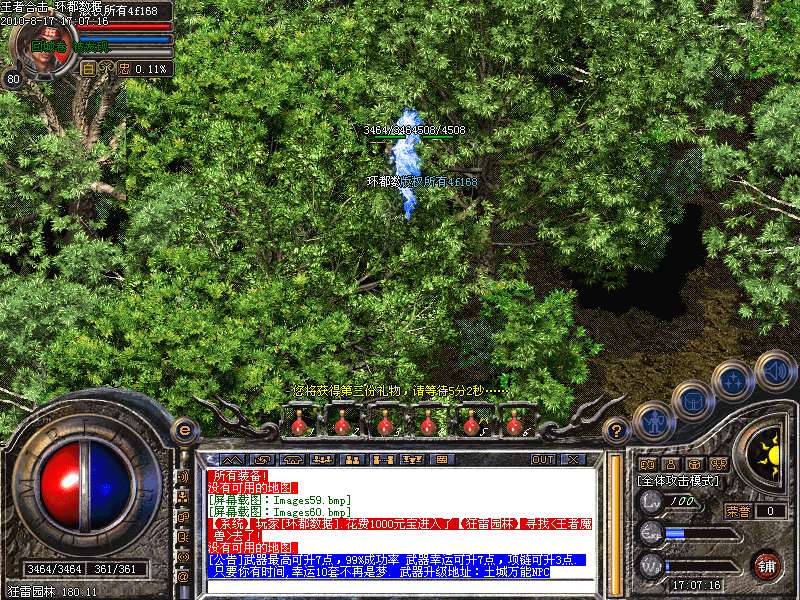
Task: Click the chat text input line
Action: pyautogui.click(x=400, y=586)
